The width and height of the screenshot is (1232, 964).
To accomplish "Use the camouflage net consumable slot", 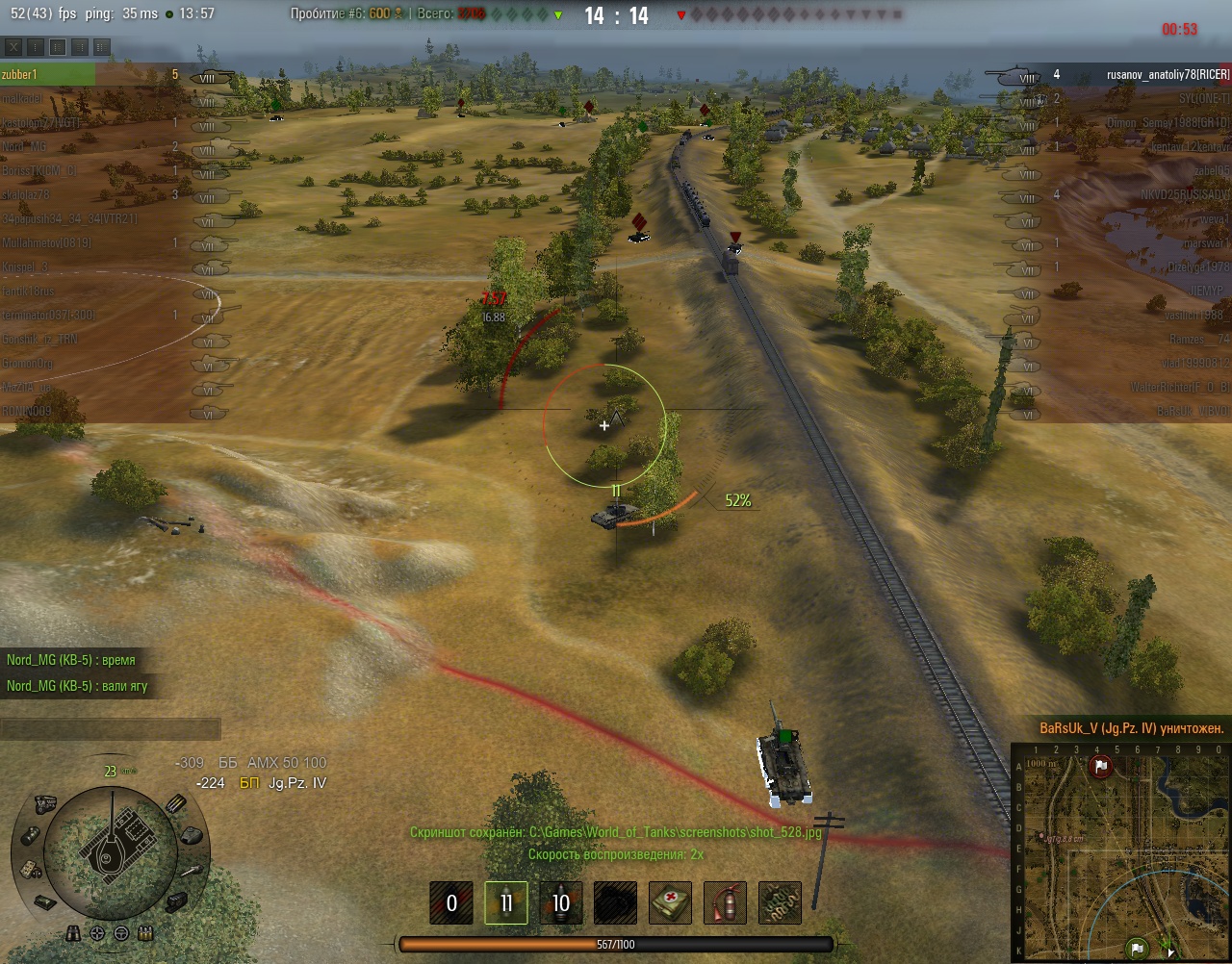I will [781, 902].
